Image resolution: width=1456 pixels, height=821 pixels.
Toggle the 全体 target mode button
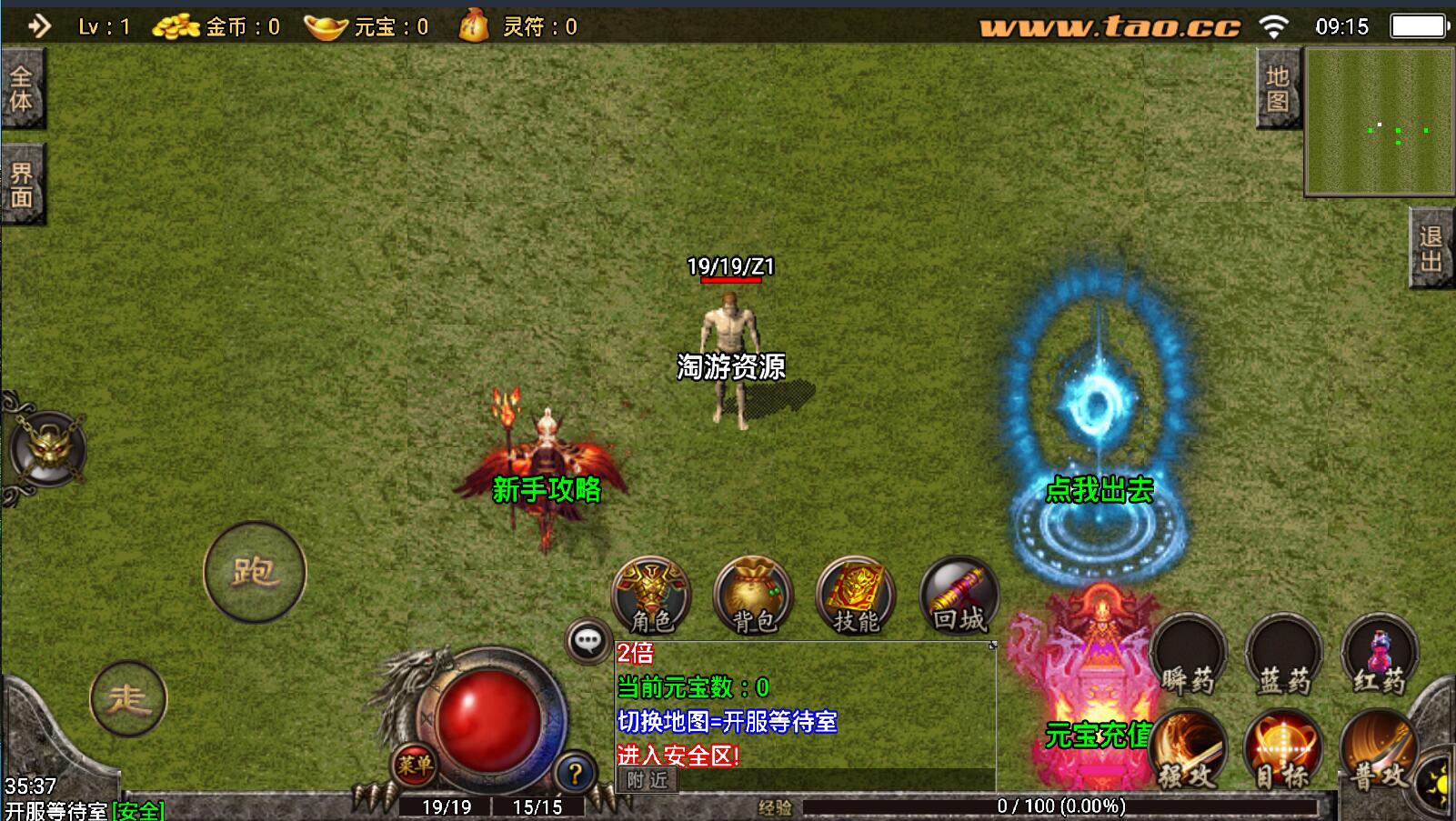pyautogui.click(x=22, y=88)
